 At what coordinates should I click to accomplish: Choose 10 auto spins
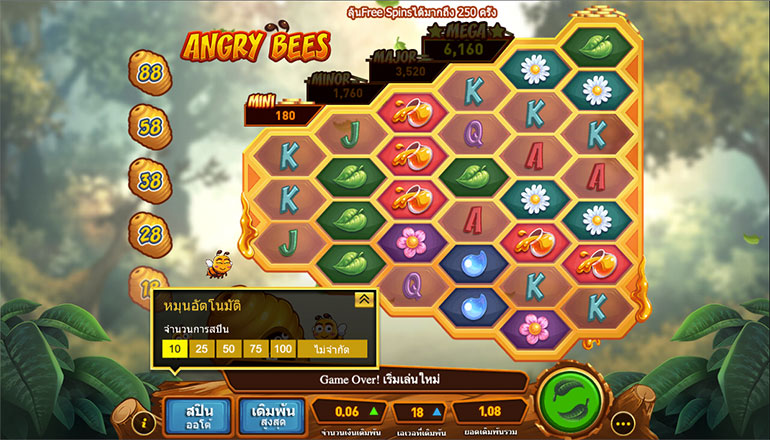point(176,349)
